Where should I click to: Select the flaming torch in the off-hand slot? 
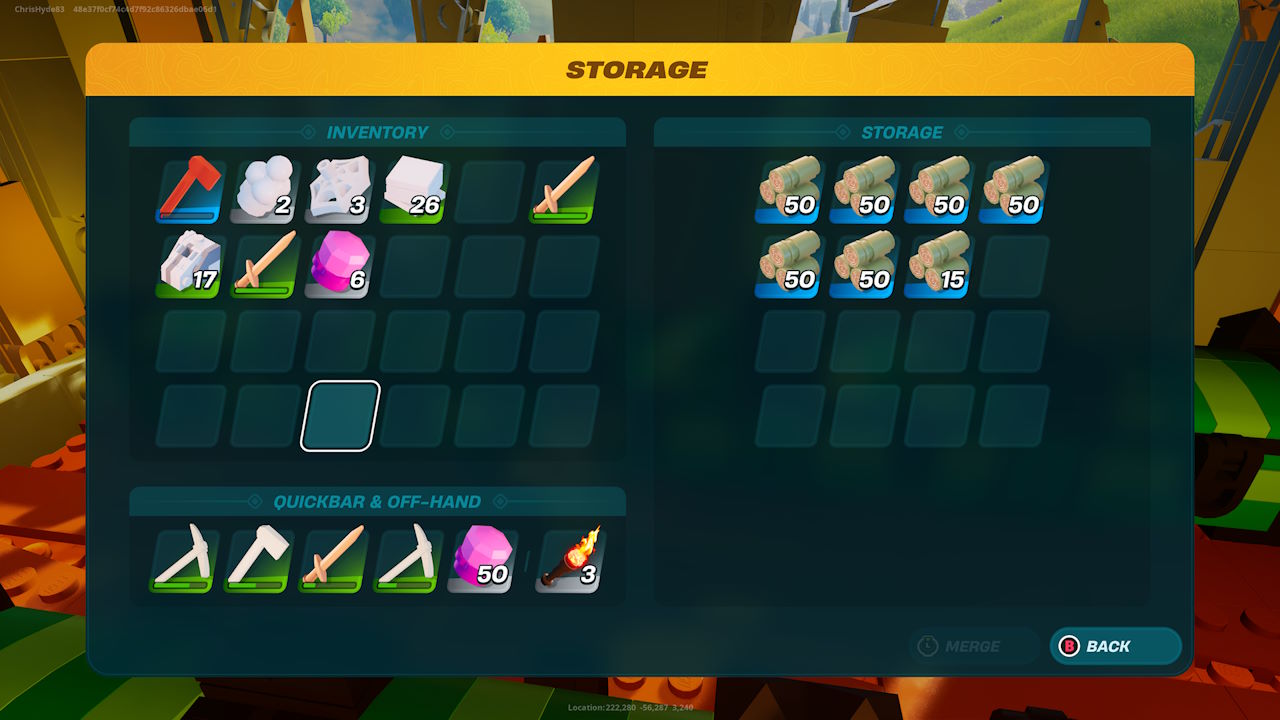click(x=569, y=561)
